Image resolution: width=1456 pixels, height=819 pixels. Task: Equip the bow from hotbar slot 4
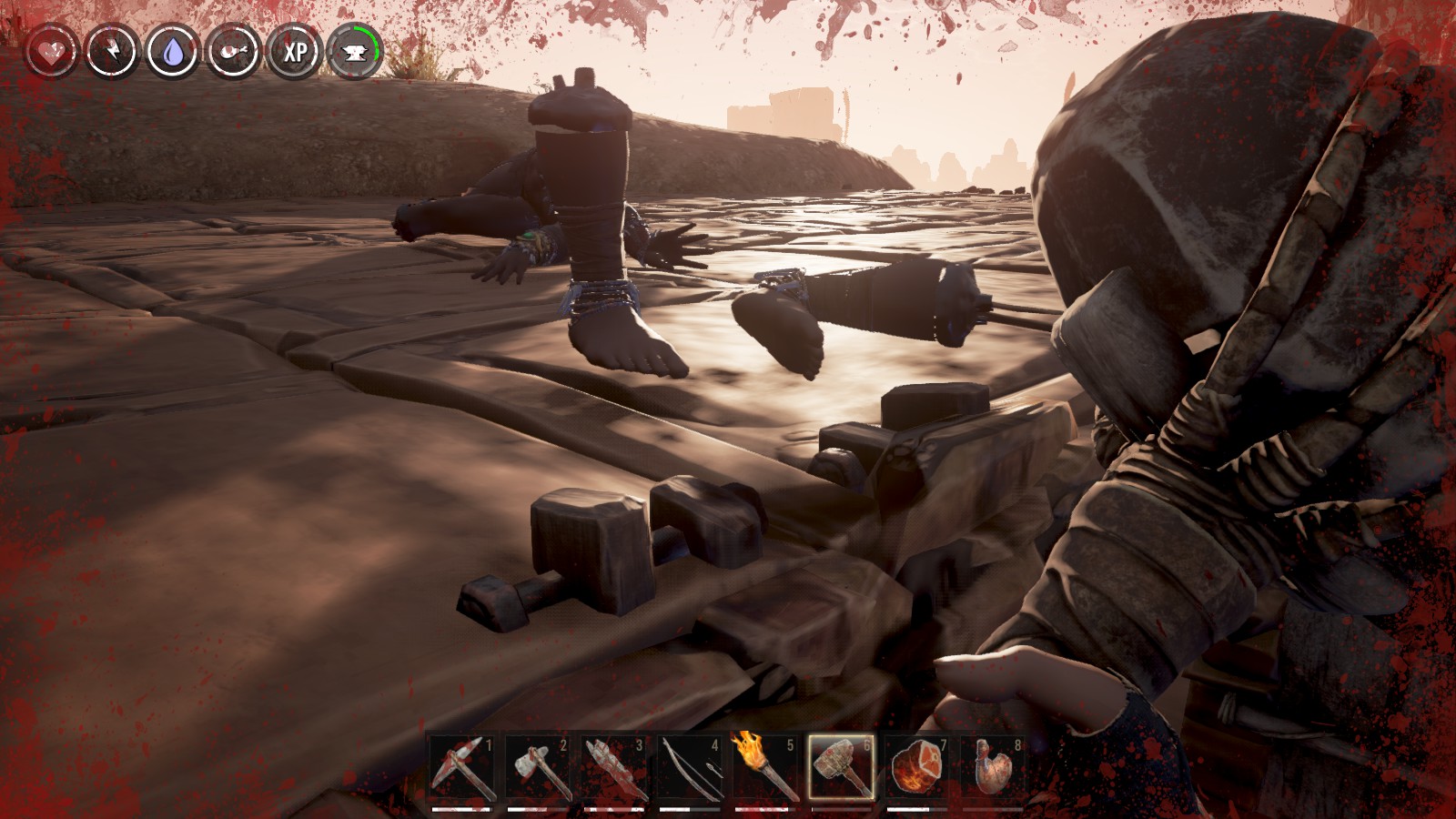point(689,769)
